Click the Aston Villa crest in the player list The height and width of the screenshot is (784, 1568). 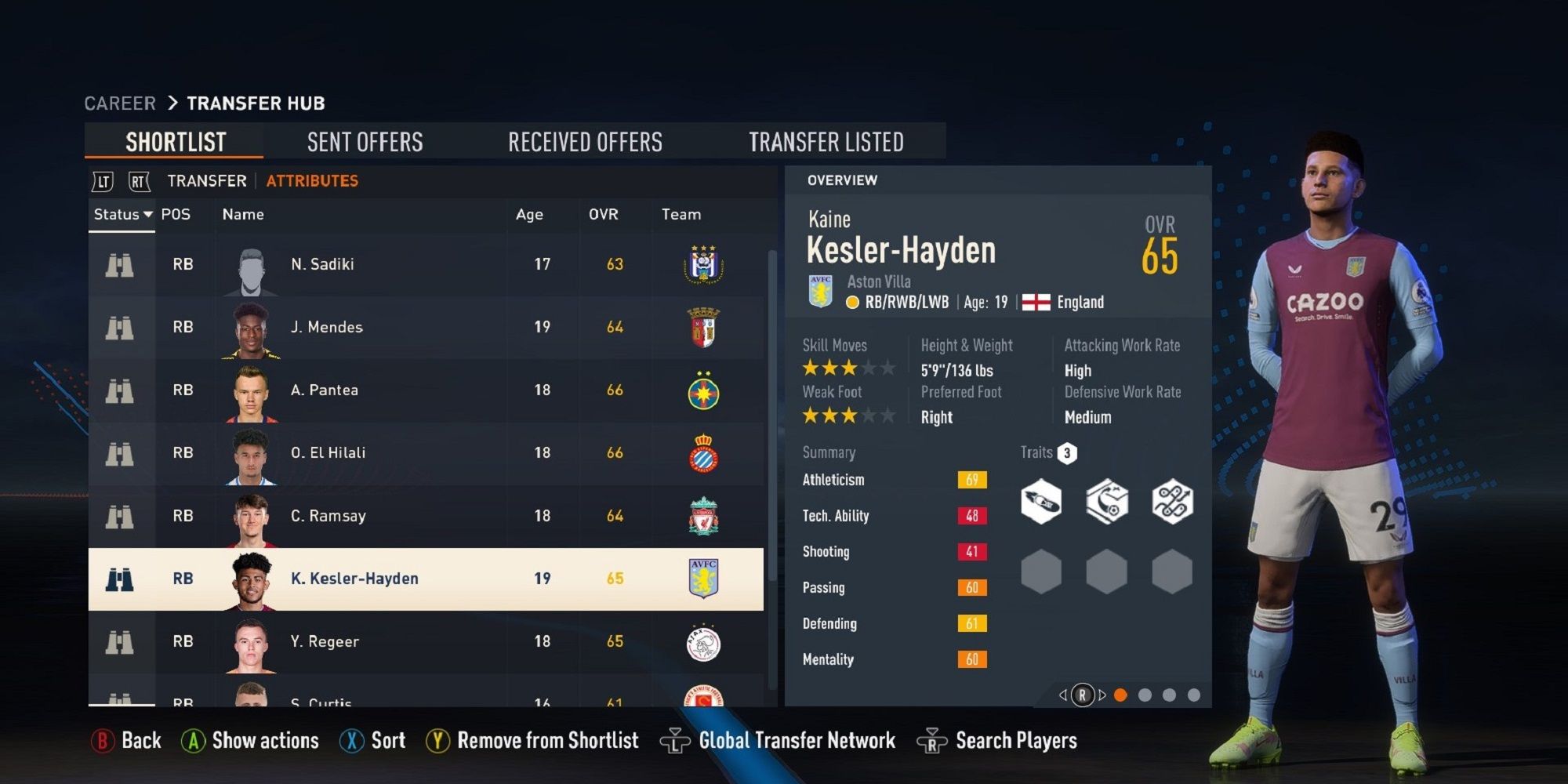tap(706, 579)
